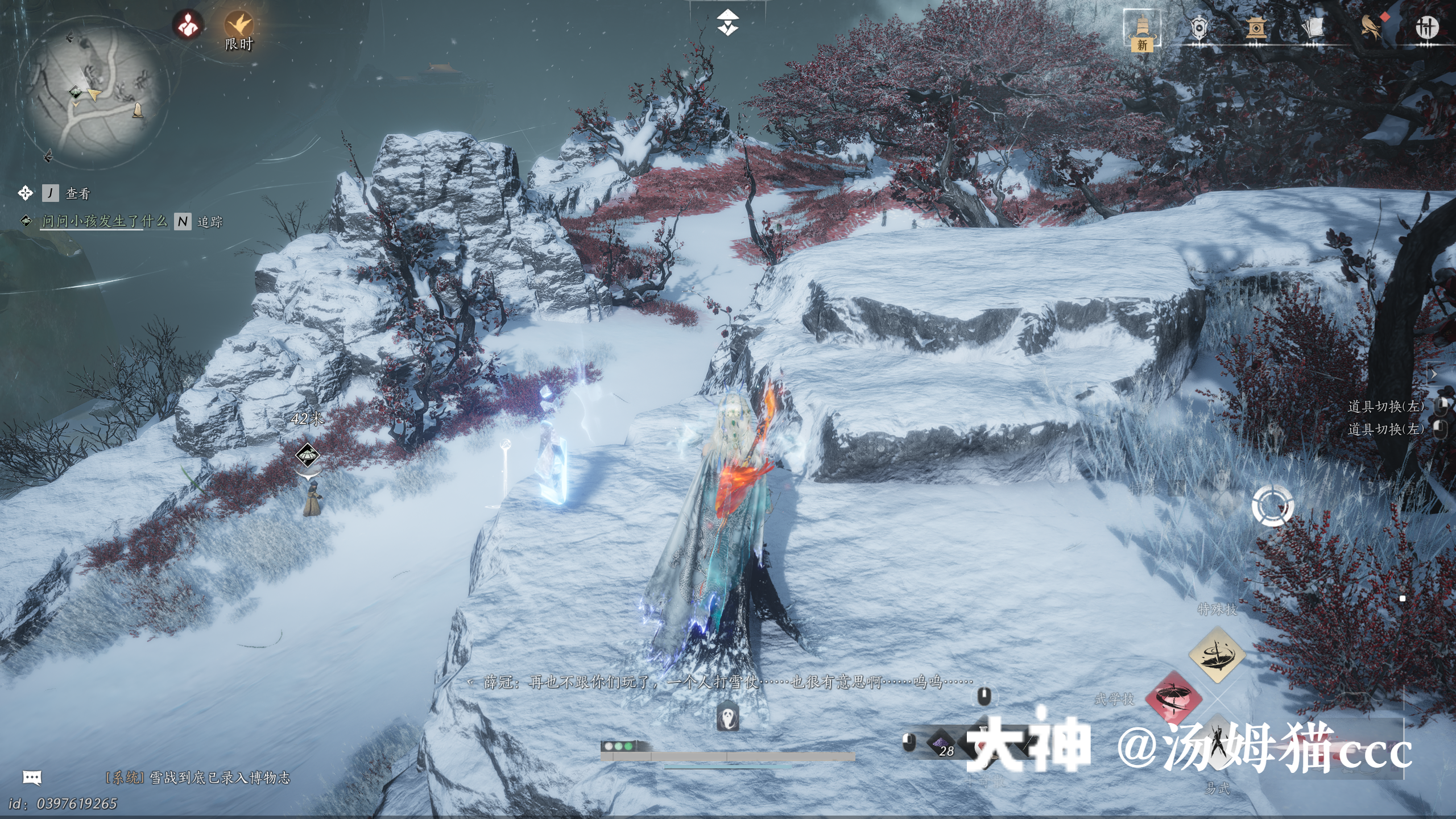
Task: Open the round twin-swords menu icon
Action: [x=1426, y=27]
